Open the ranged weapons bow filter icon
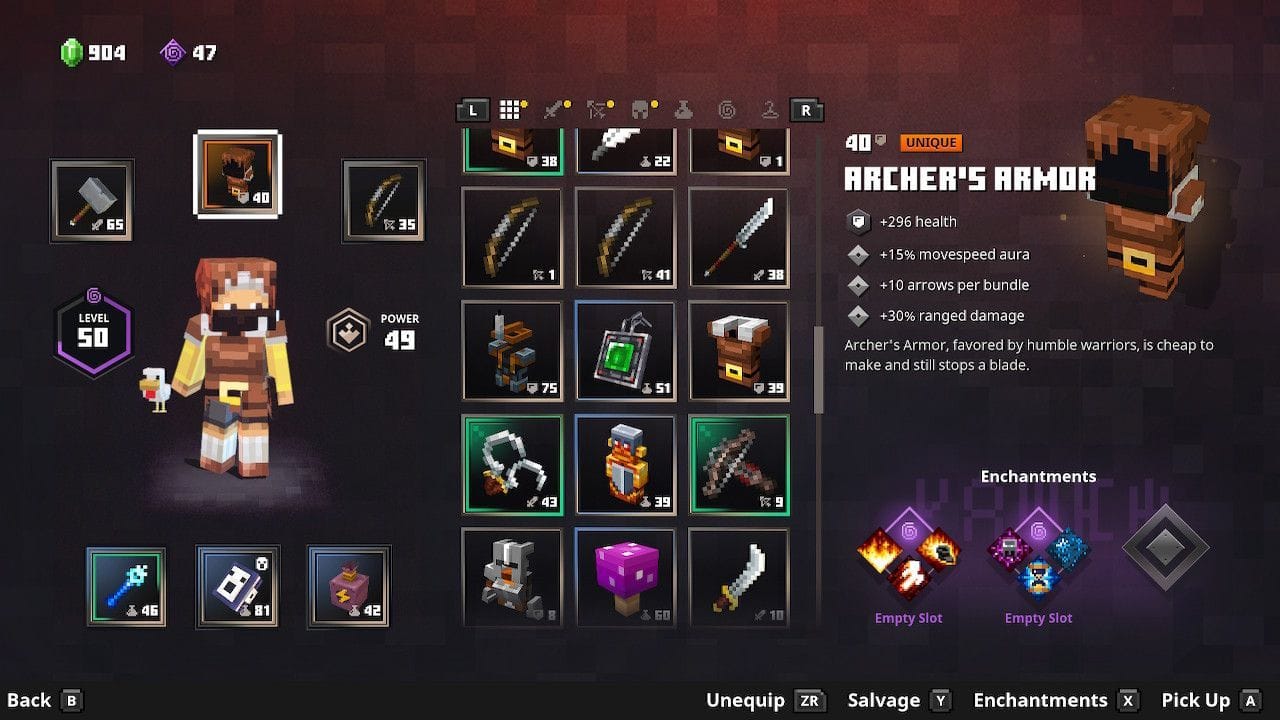1280x720 pixels. coord(595,110)
